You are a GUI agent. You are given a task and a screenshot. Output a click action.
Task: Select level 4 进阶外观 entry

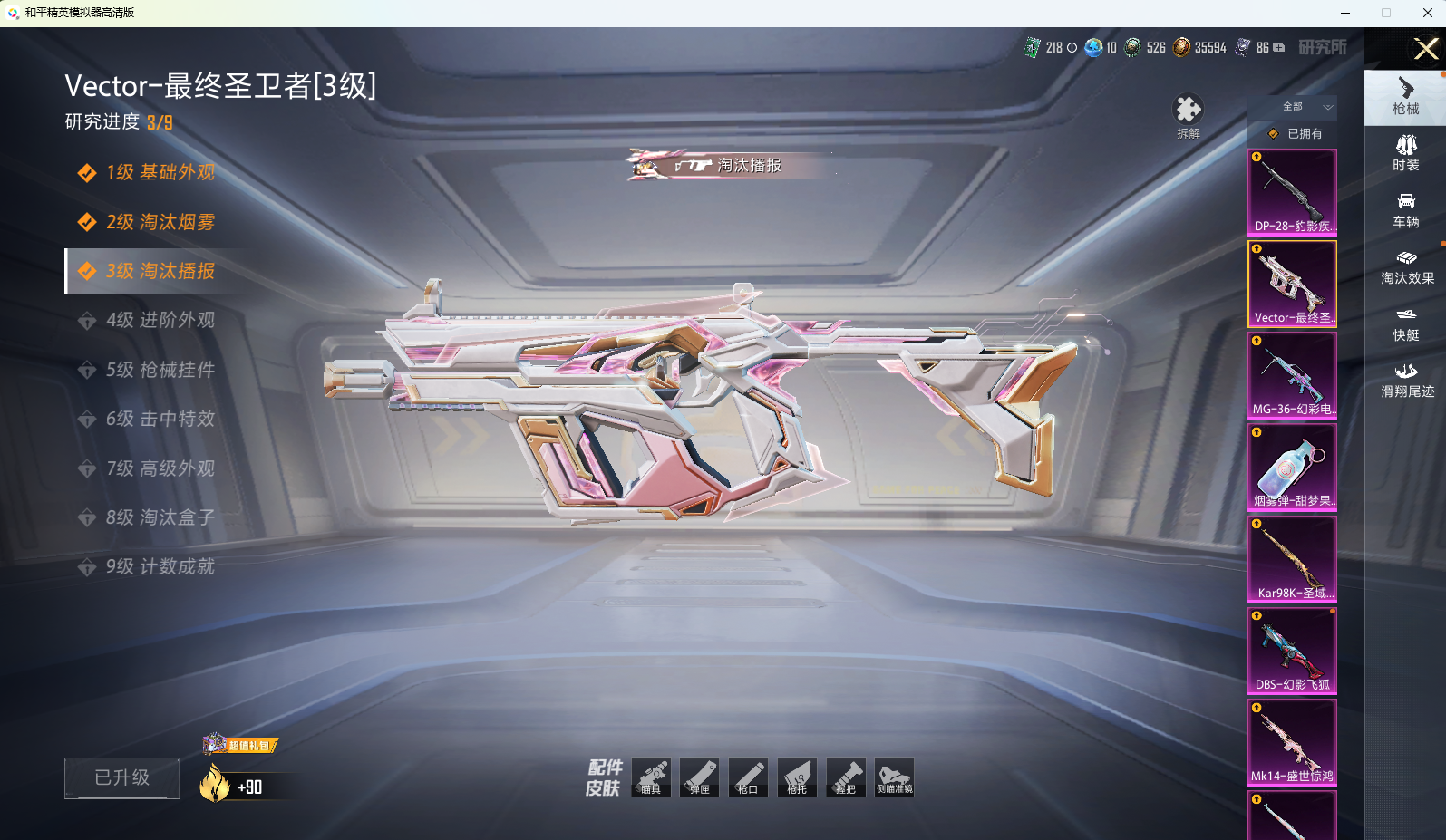160,320
